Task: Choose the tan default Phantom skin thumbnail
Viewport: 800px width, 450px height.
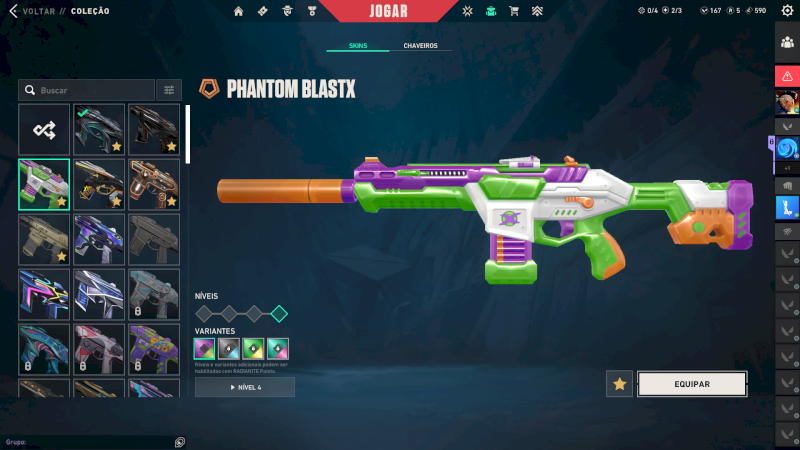Action: (44, 239)
